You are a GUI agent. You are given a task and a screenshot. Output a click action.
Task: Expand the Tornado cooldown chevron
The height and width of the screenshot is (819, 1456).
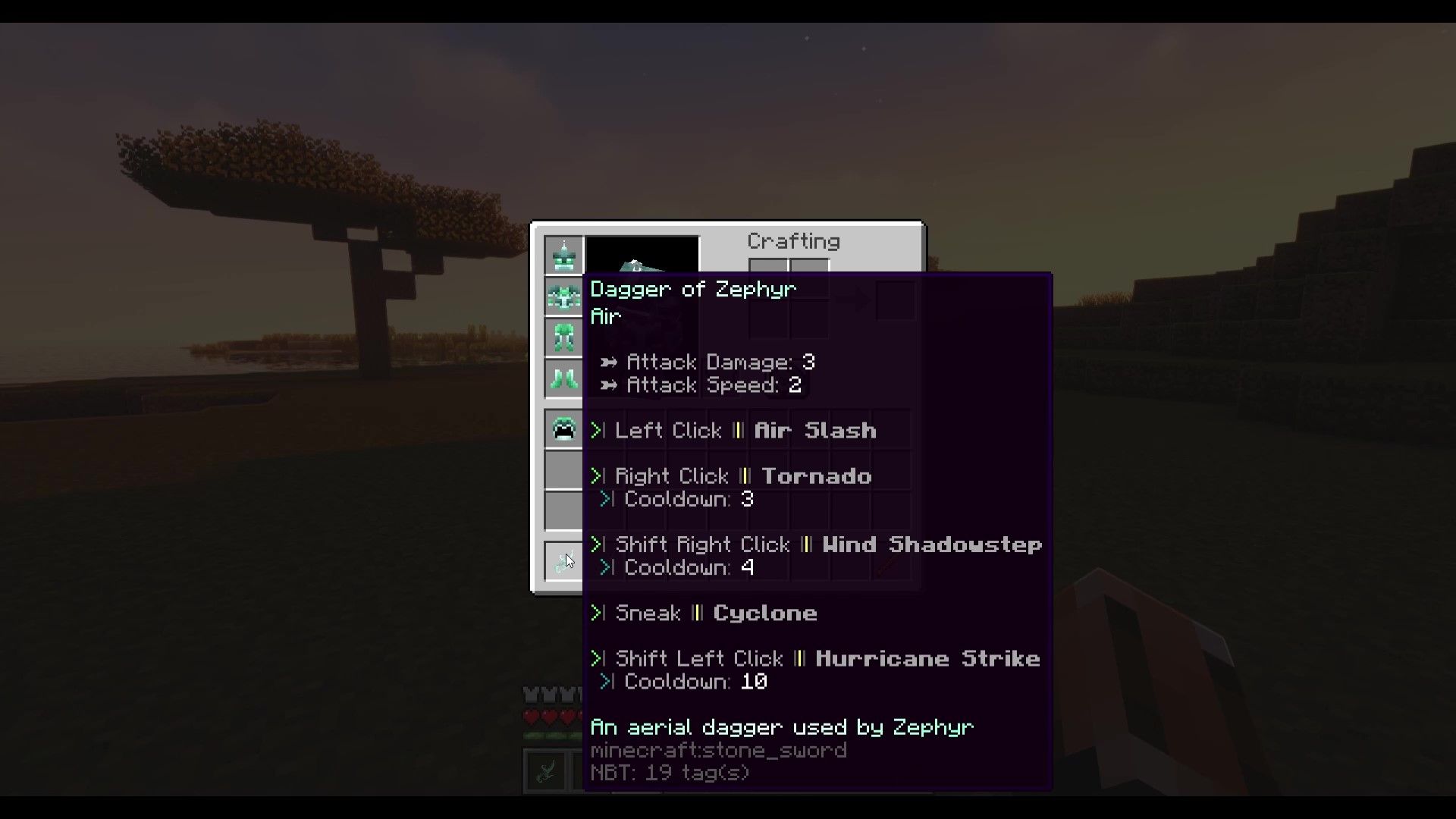[x=605, y=499]
